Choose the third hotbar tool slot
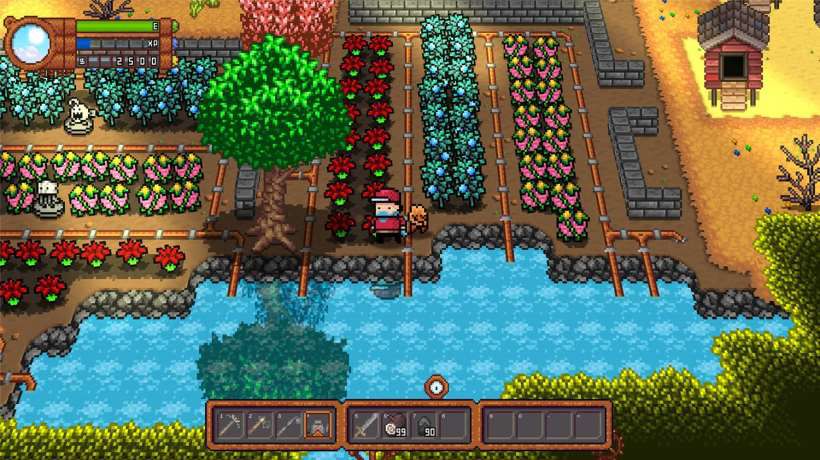The image size is (820, 460). [287, 426]
